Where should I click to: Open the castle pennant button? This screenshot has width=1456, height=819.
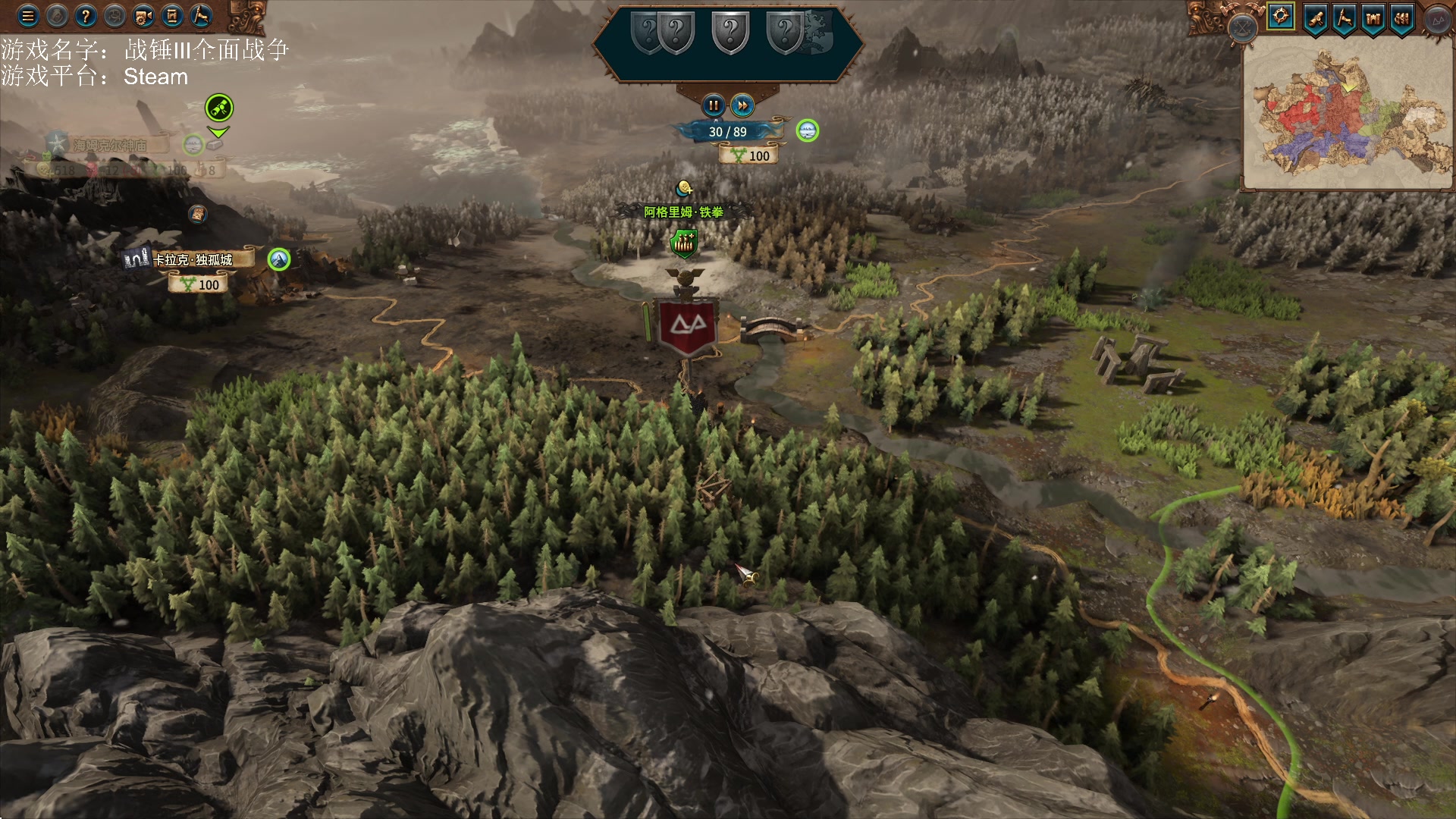pyautogui.click(x=1373, y=17)
